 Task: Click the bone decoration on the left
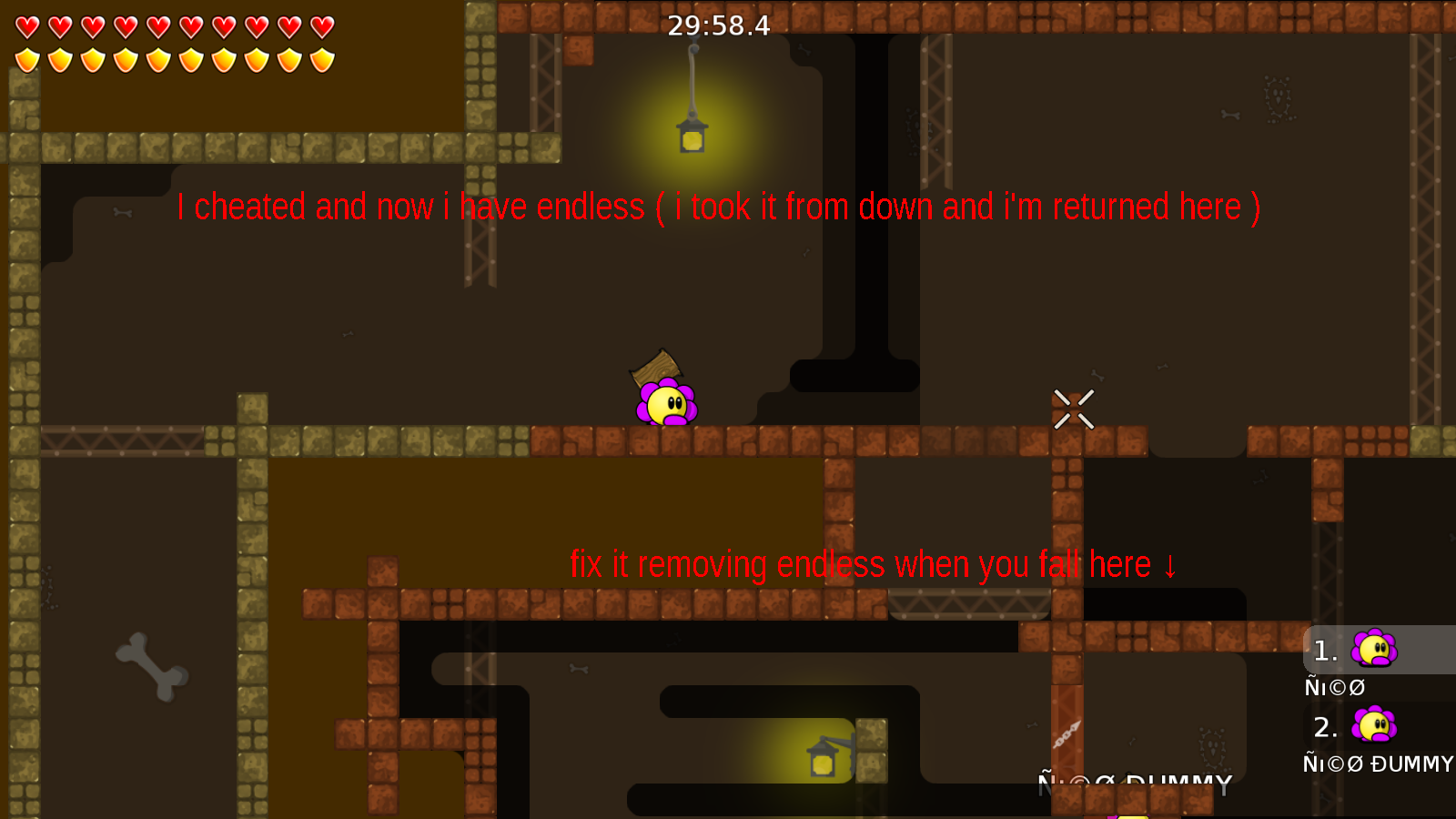tap(153, 664)
